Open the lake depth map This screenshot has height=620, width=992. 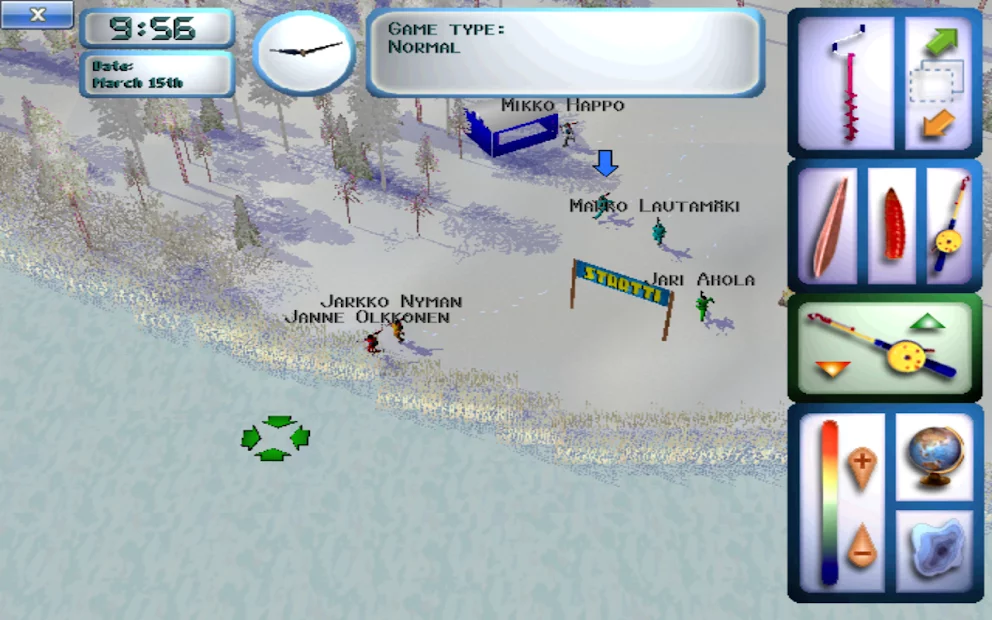coord(934,549)
